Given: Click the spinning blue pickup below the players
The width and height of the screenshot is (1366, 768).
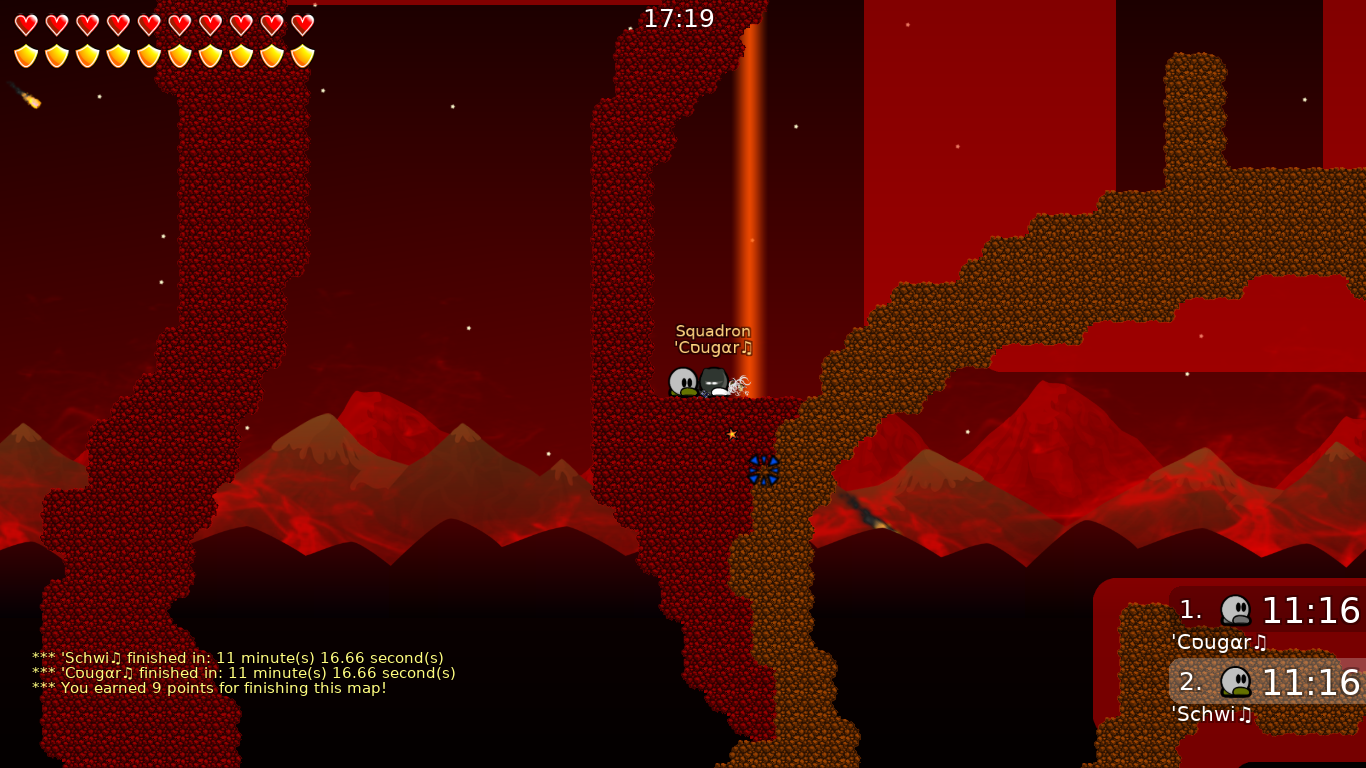Looking at the screenshot, I should (x=763, y=470).
